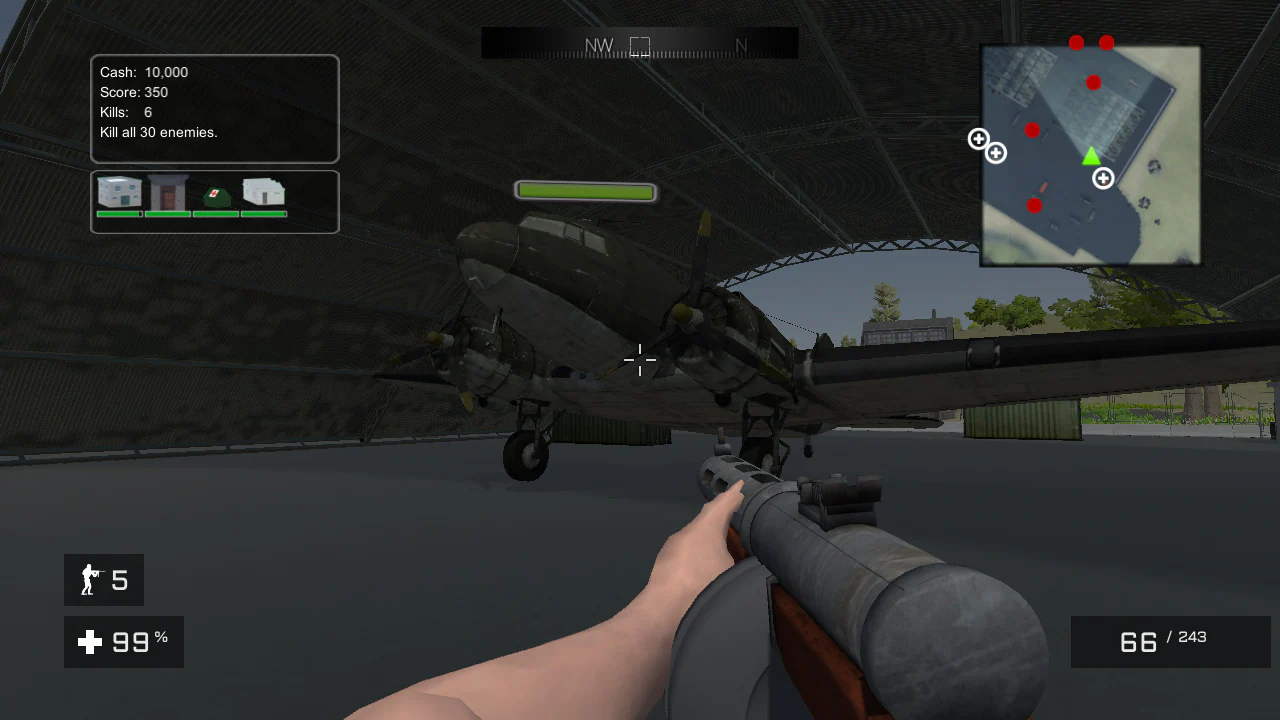Click the topmost red enemy dot on minimap
1280x720 pixels.
pos(1076,42)
